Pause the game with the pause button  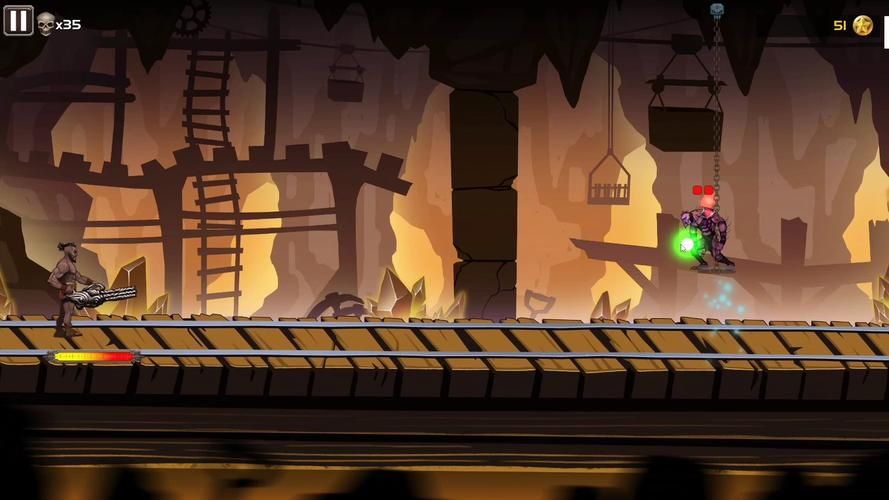click(18, 20)
